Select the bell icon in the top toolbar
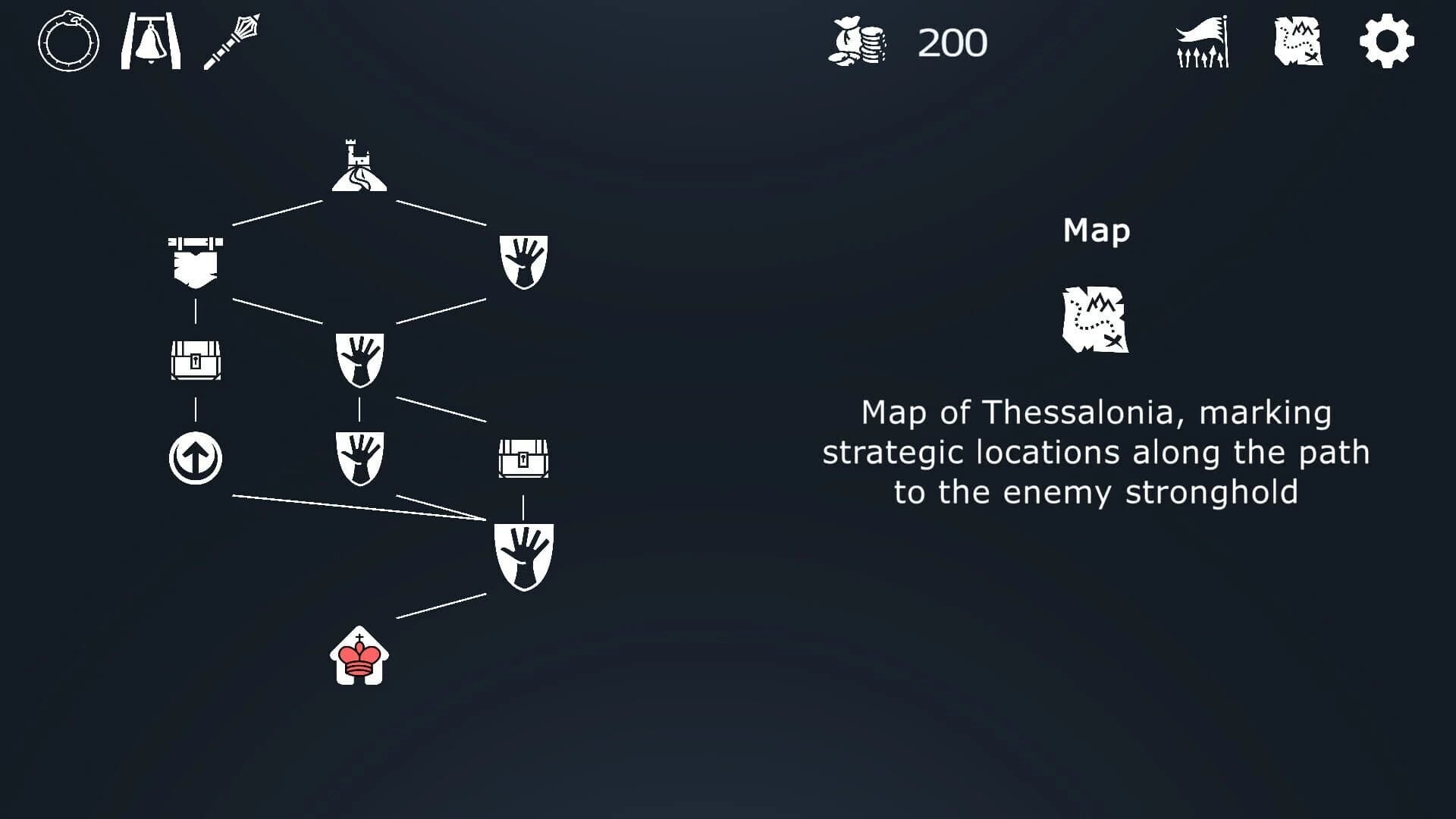Image resolution: width=1456 pixels, height=819 pixels. 151,42
